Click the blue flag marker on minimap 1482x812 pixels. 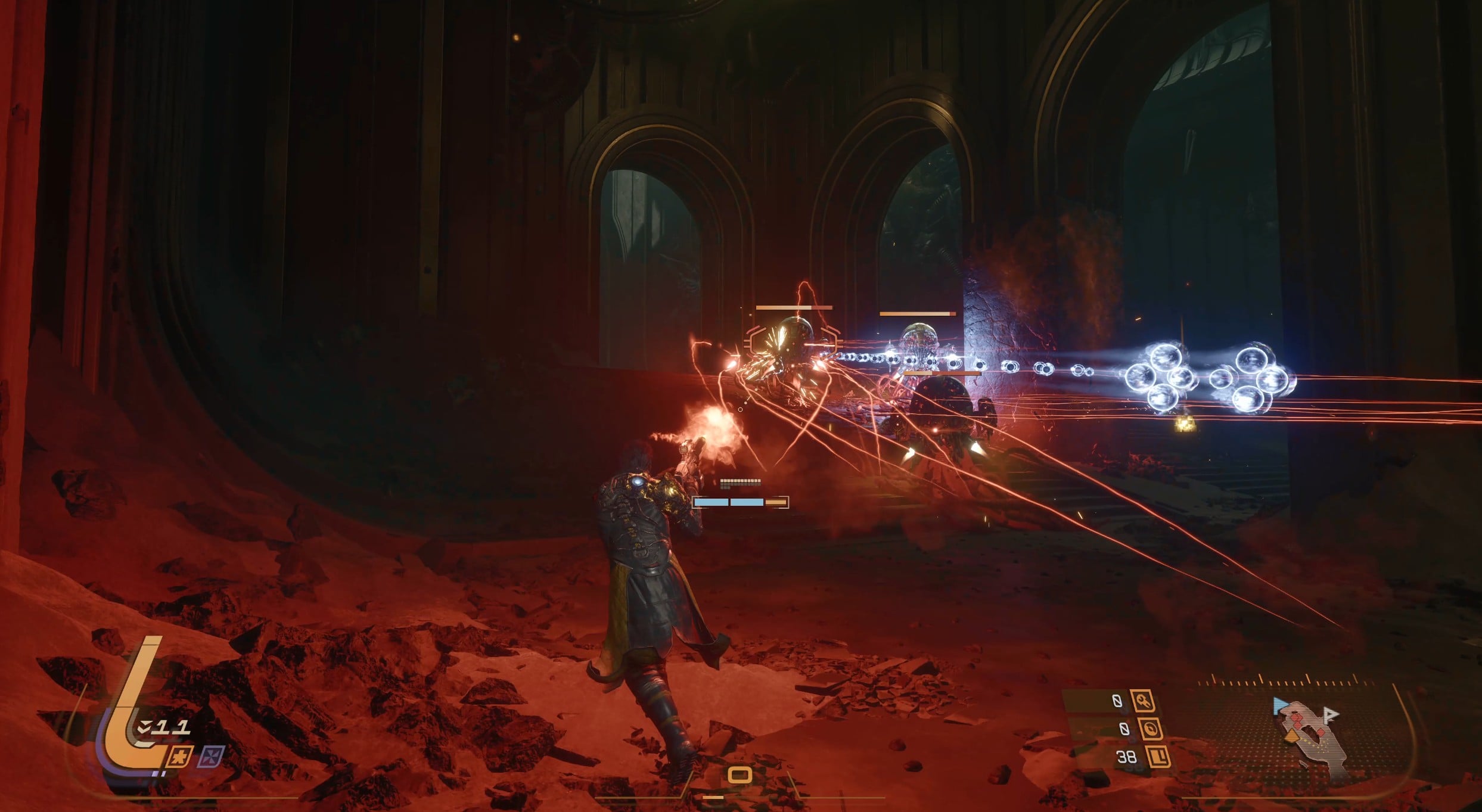tap(1279, 707)
